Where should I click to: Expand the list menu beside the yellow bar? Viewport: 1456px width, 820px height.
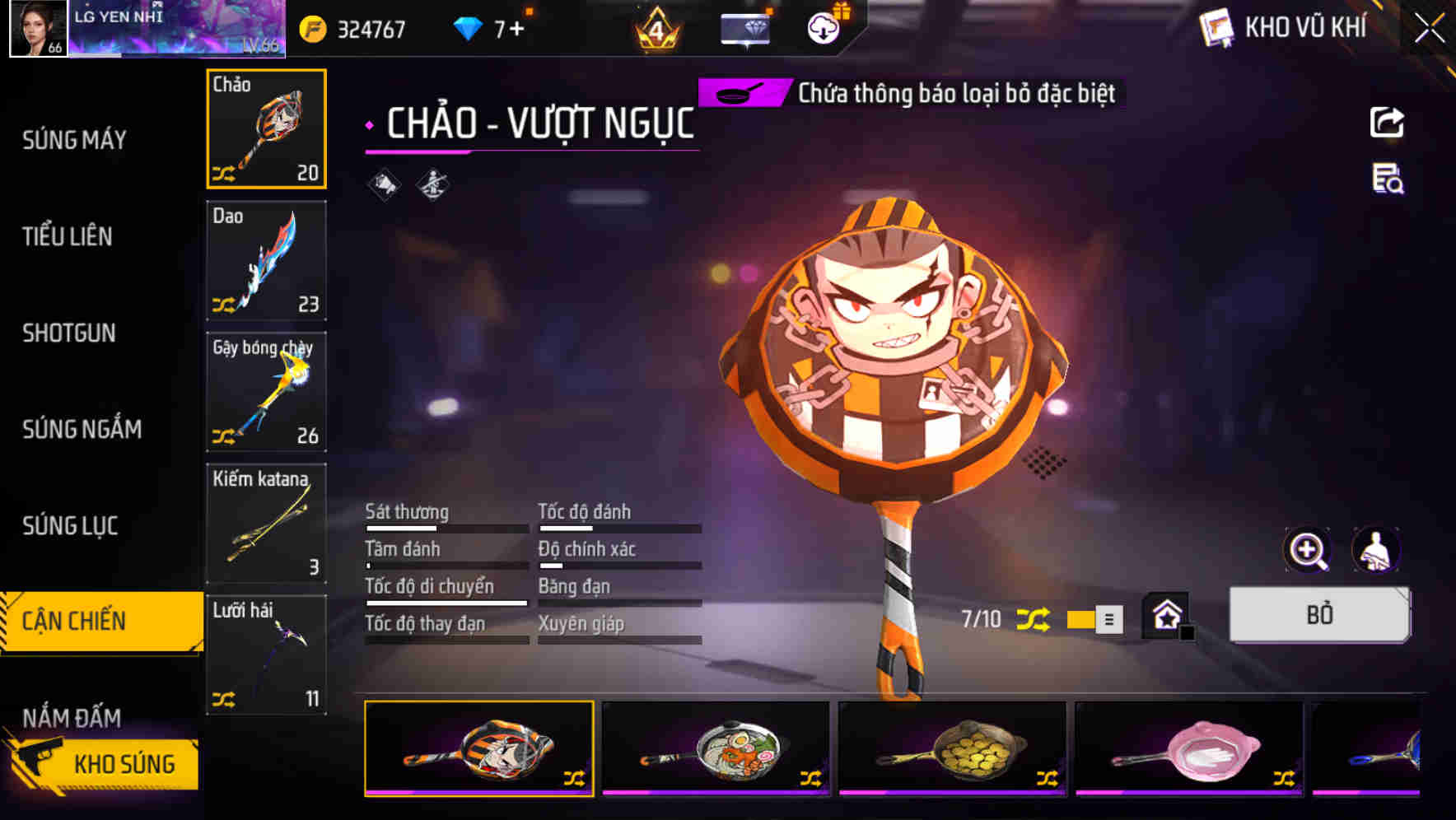point(1108,620)
